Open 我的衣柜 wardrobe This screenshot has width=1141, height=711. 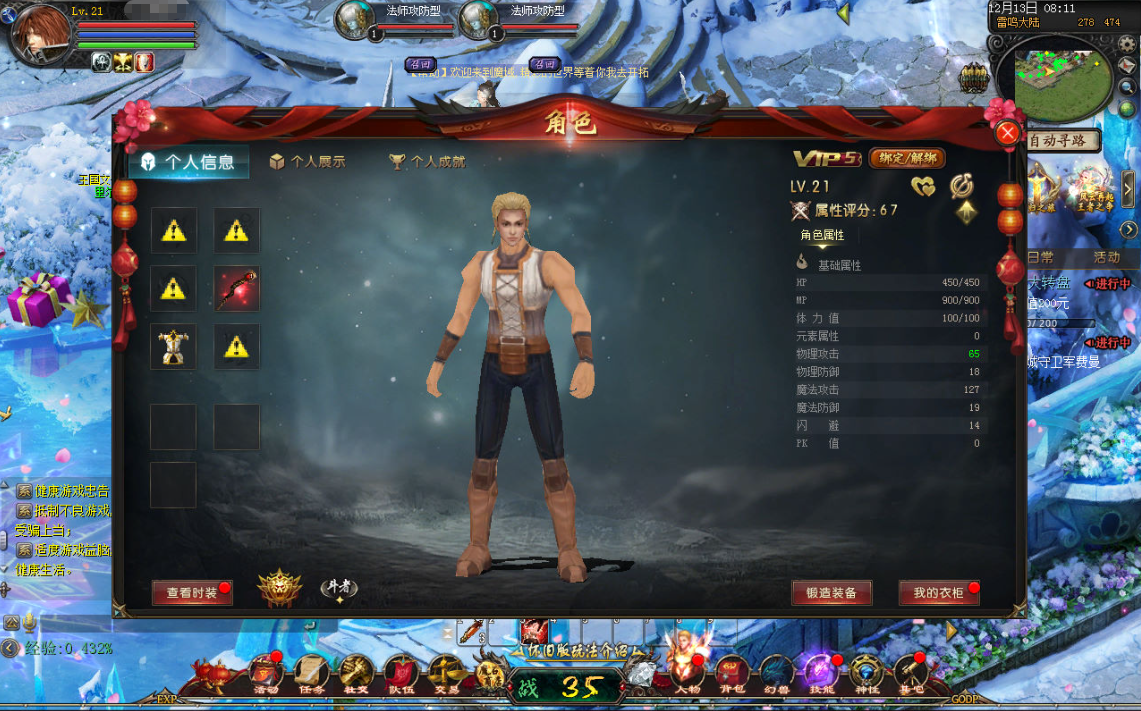pyautogui.click(x=938, y=593)
